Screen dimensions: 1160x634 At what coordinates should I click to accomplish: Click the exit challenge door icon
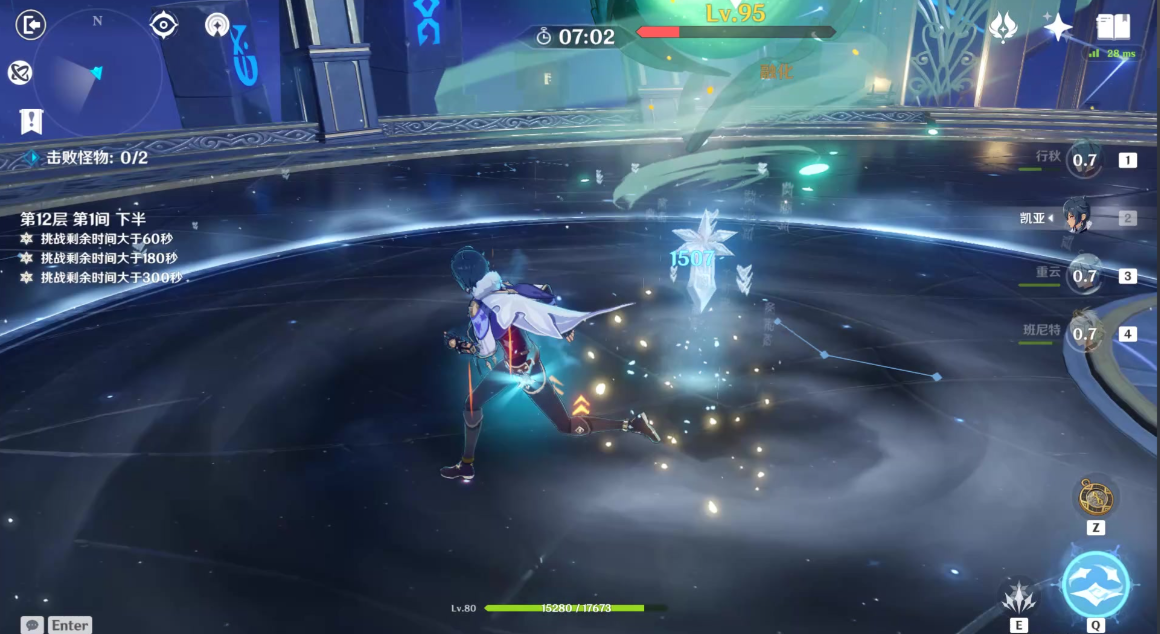pyautogui.click(x=32, y=24)
